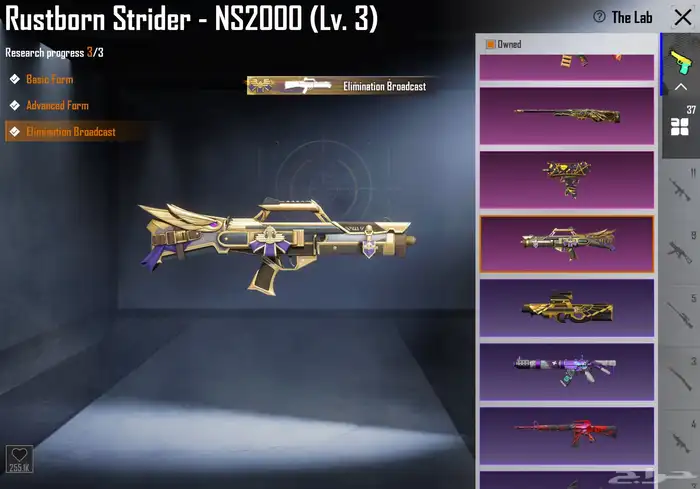Choose the gold sniper rifle skin tile

tap(566, 115)
